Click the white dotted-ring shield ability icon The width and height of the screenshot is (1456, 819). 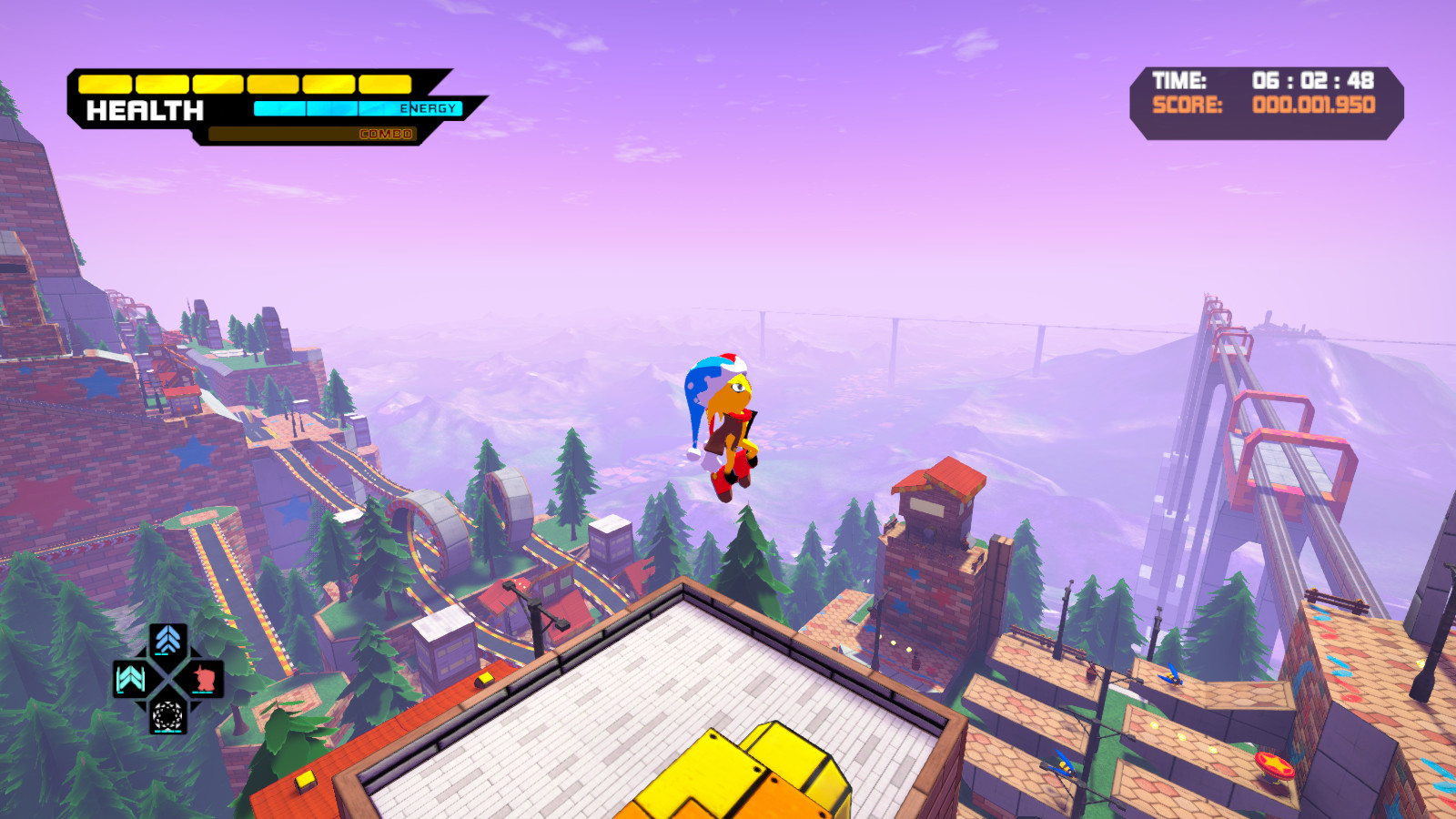tap(167, 716)
